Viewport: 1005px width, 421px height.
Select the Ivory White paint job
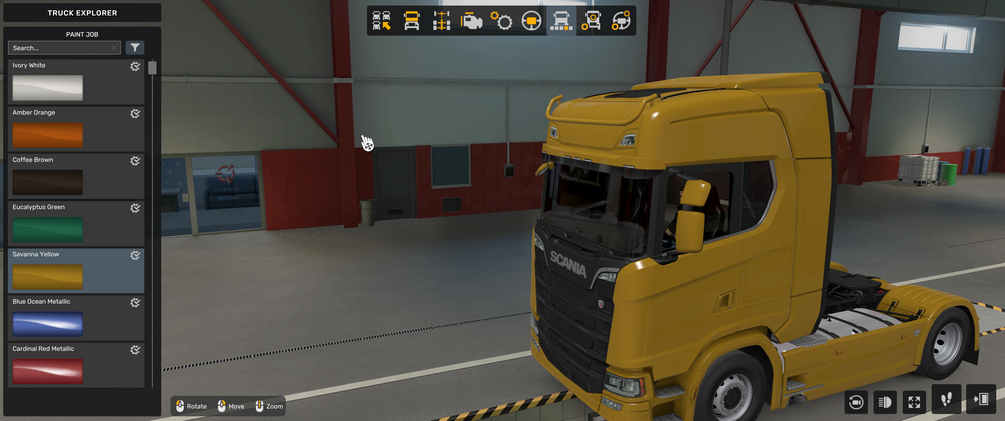pyautogui.click(x=47, y=88)
